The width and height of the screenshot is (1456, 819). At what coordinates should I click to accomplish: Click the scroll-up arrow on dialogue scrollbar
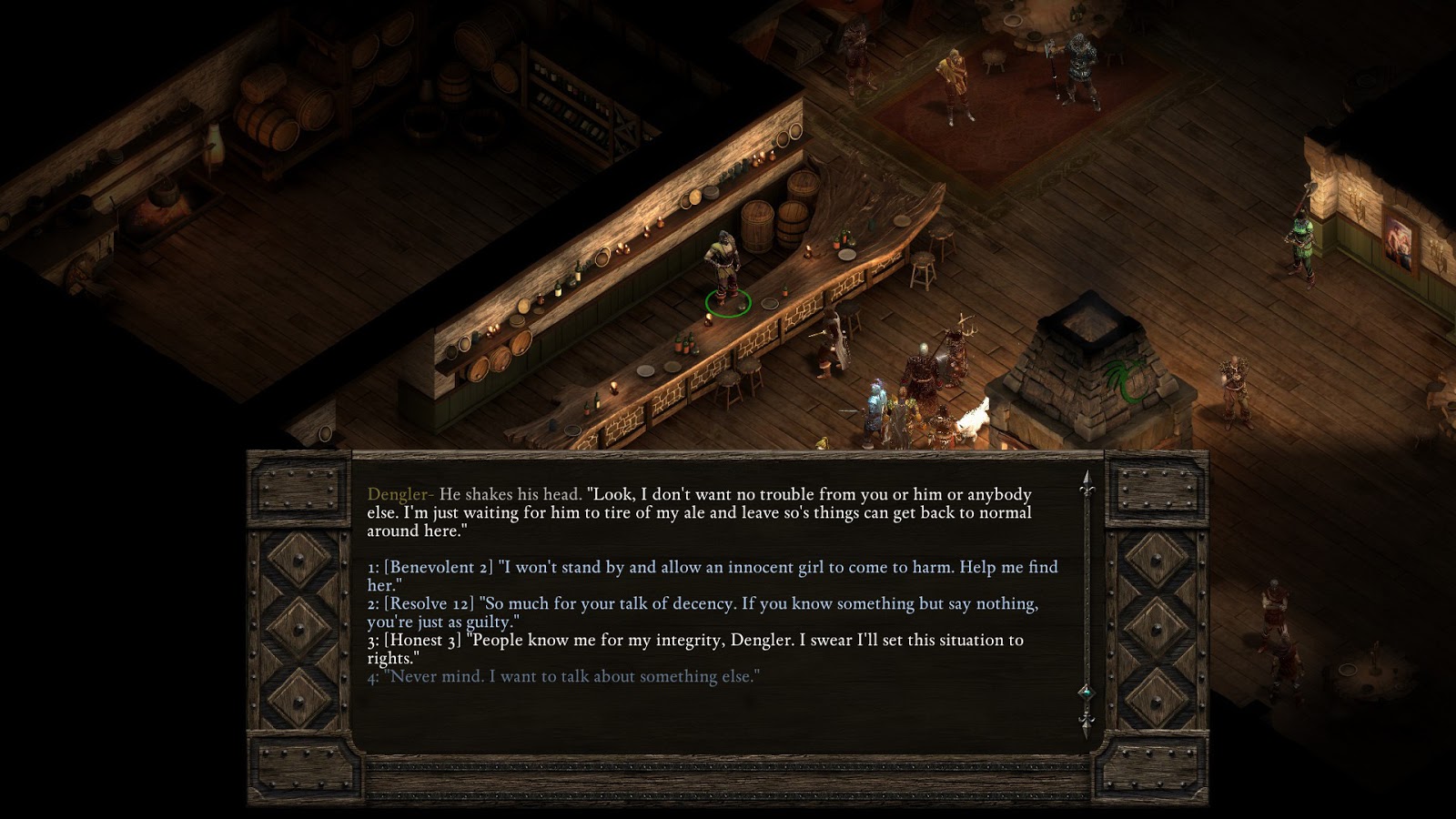pyautogui.click(x=1086, y=475)
